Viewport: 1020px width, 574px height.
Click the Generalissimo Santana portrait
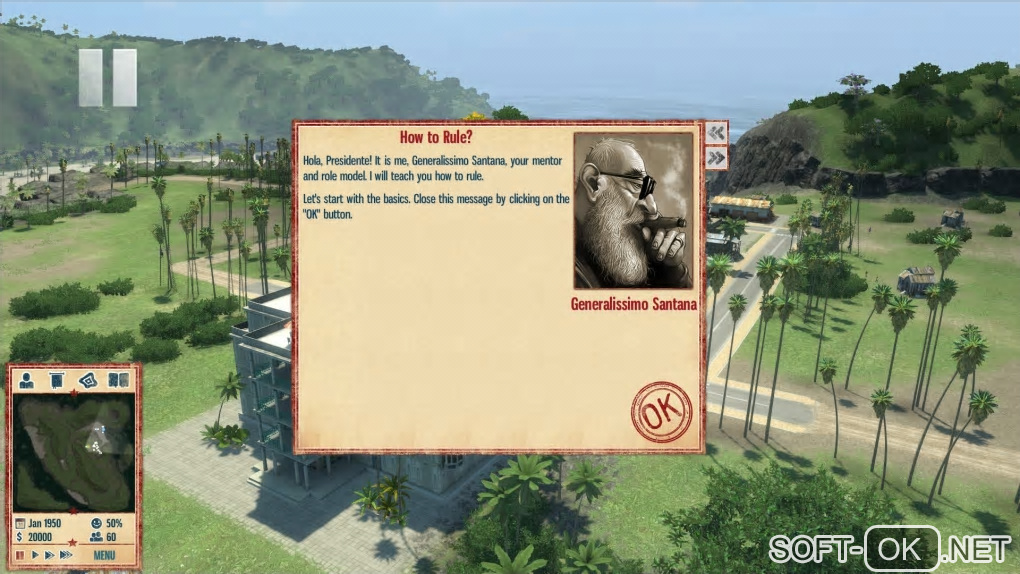(x=633, y=211)
